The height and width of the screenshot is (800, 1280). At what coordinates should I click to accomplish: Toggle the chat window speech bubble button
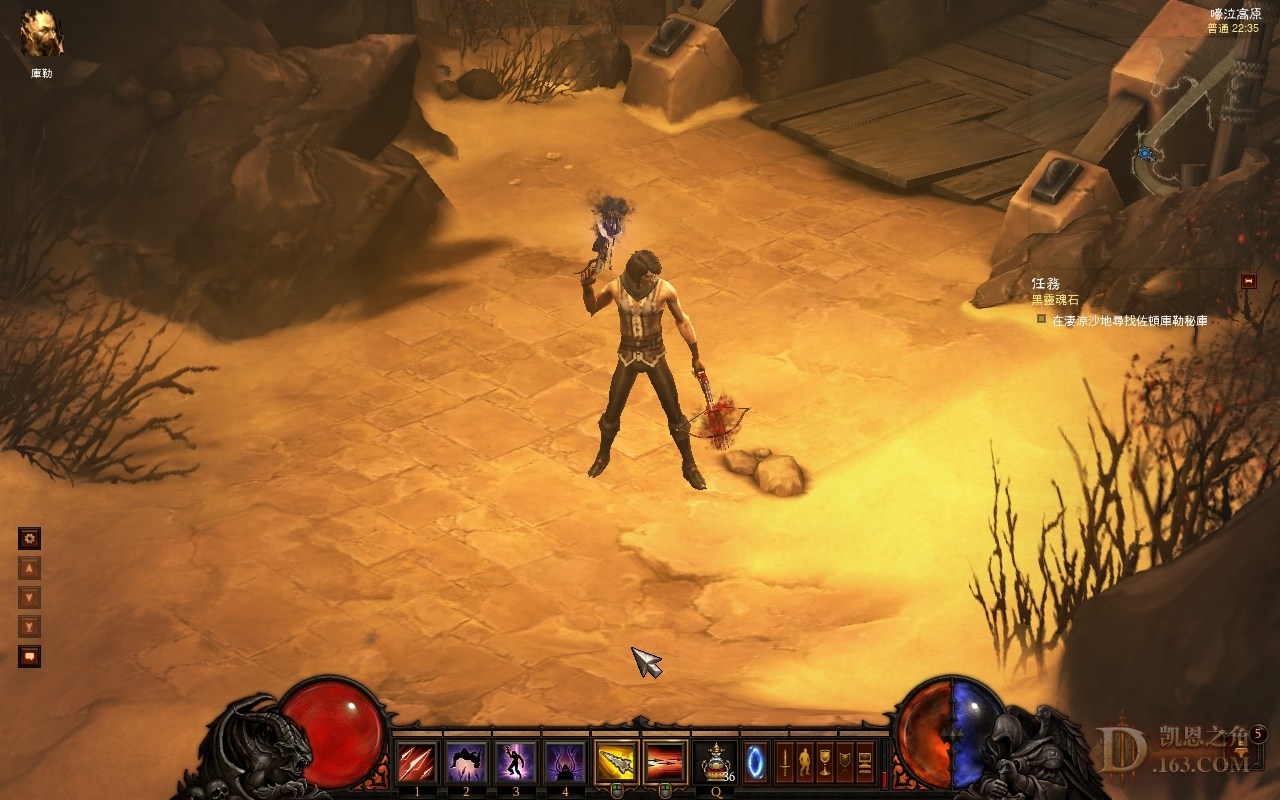pos(30,657)
